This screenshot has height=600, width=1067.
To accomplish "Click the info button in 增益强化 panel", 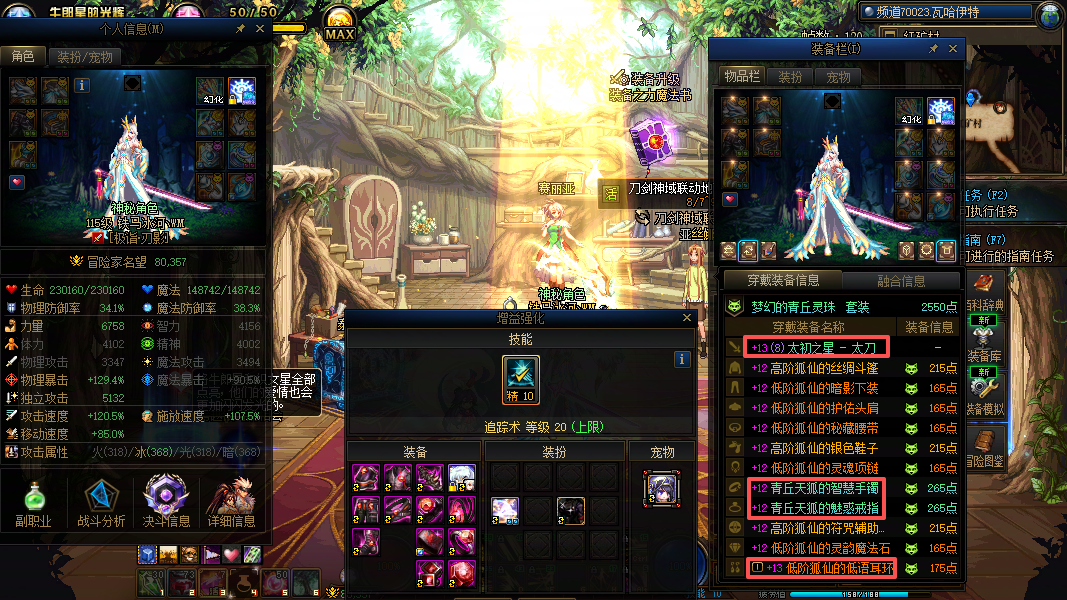I will tap(683, 359).
